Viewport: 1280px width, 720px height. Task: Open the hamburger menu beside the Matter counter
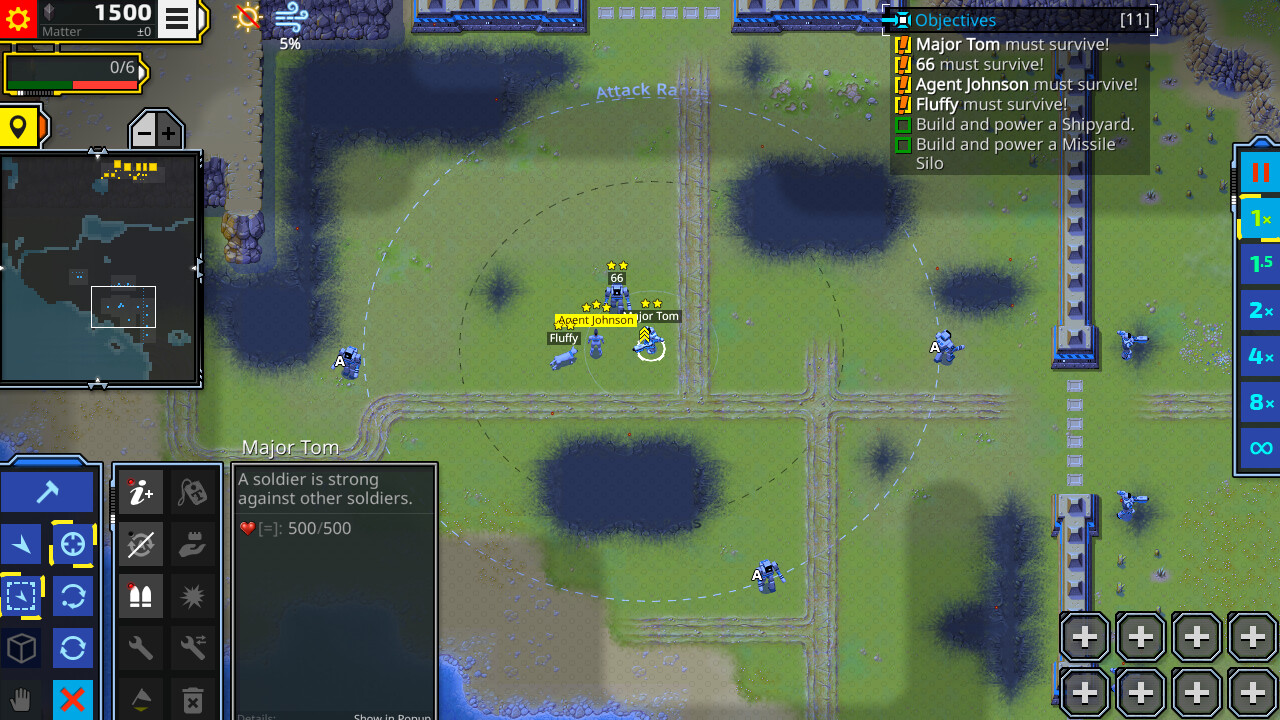(x=177, y=16)
